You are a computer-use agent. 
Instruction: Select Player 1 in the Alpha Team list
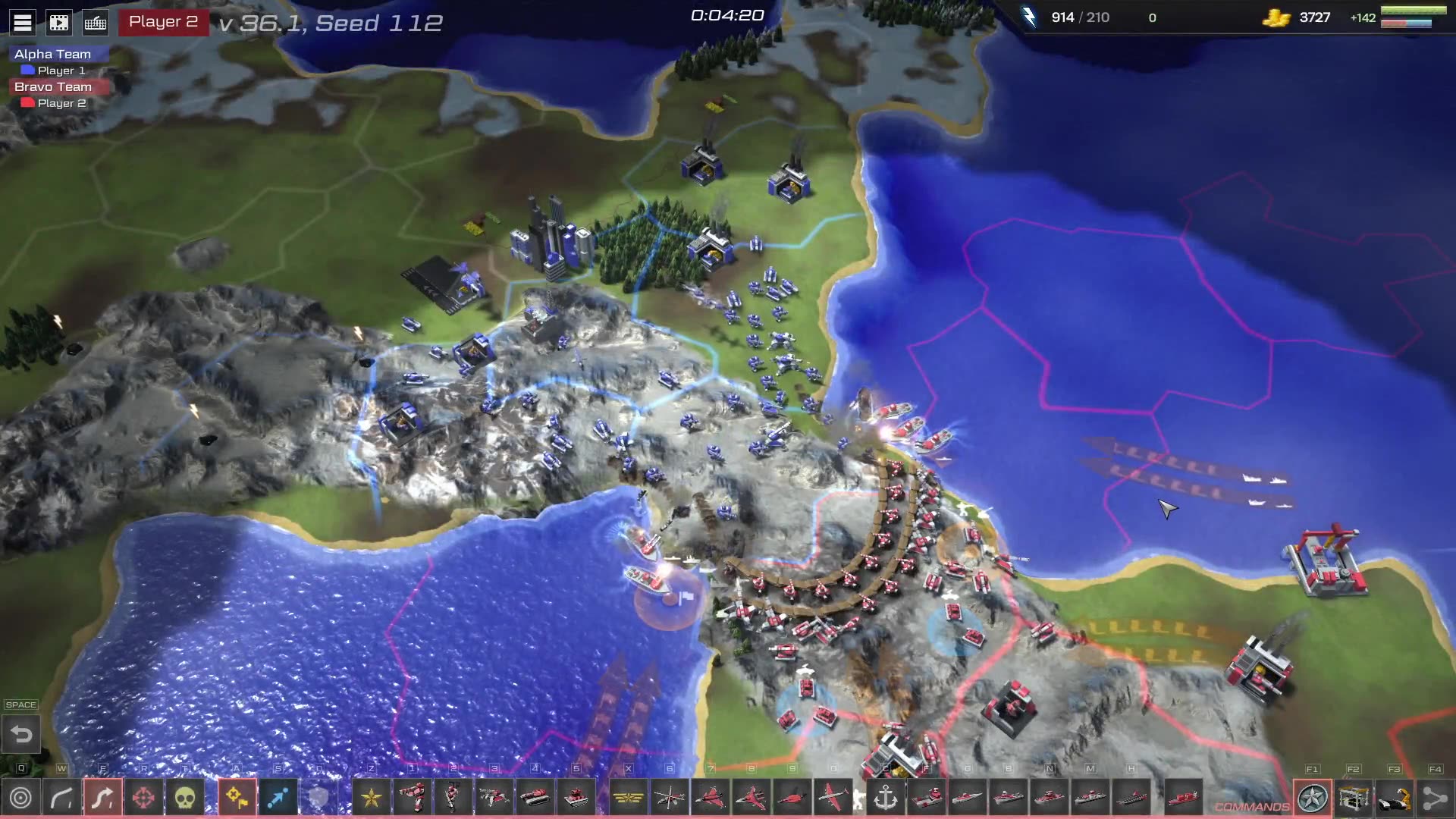point(61,71)
